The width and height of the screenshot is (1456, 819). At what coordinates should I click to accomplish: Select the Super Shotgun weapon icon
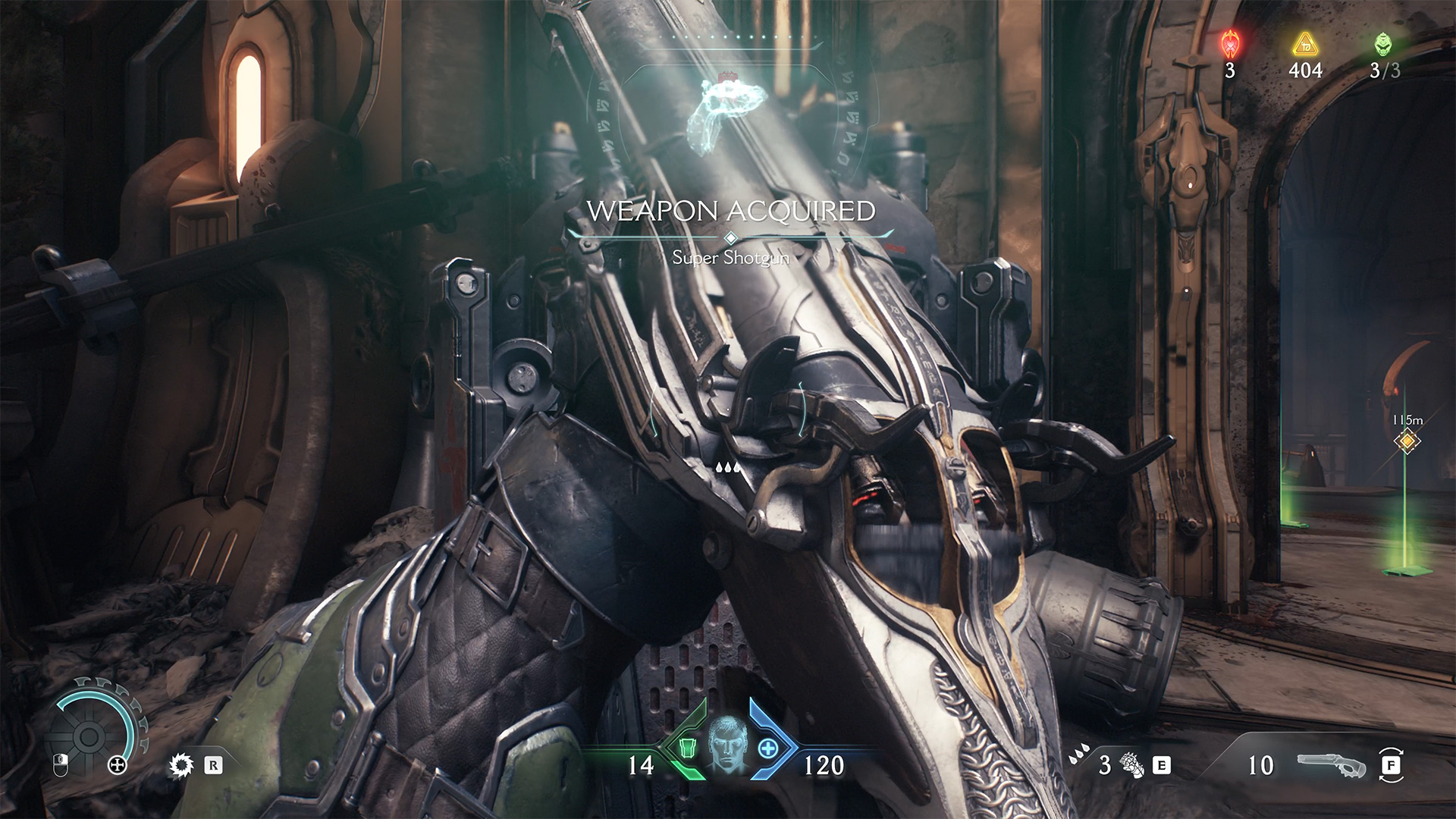[x=1331, y=765]
